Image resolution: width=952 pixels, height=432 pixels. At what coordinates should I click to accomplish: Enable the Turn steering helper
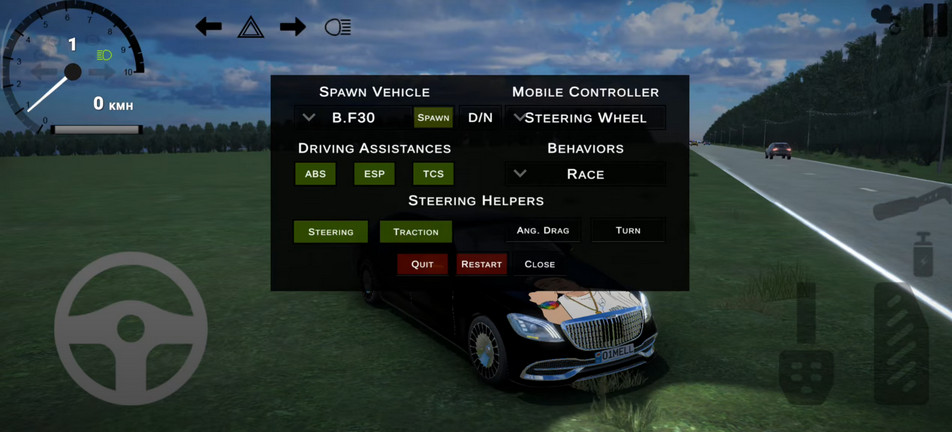pos(628,231)
